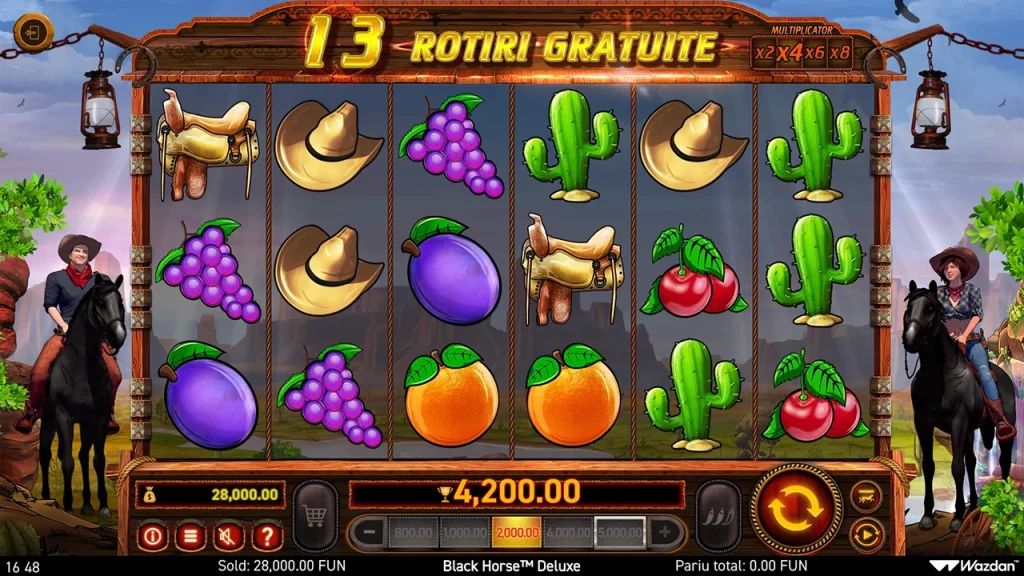Open the question mark help button
The height and width of the screenshot is (576, 1024).
(x=266, y=536)
